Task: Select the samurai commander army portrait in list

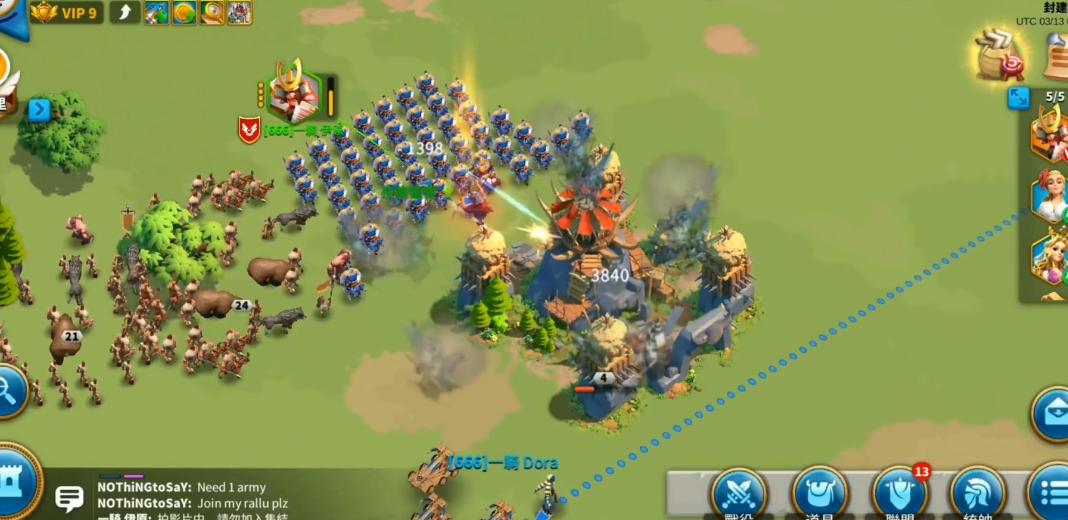Action: click(1050, 132)
